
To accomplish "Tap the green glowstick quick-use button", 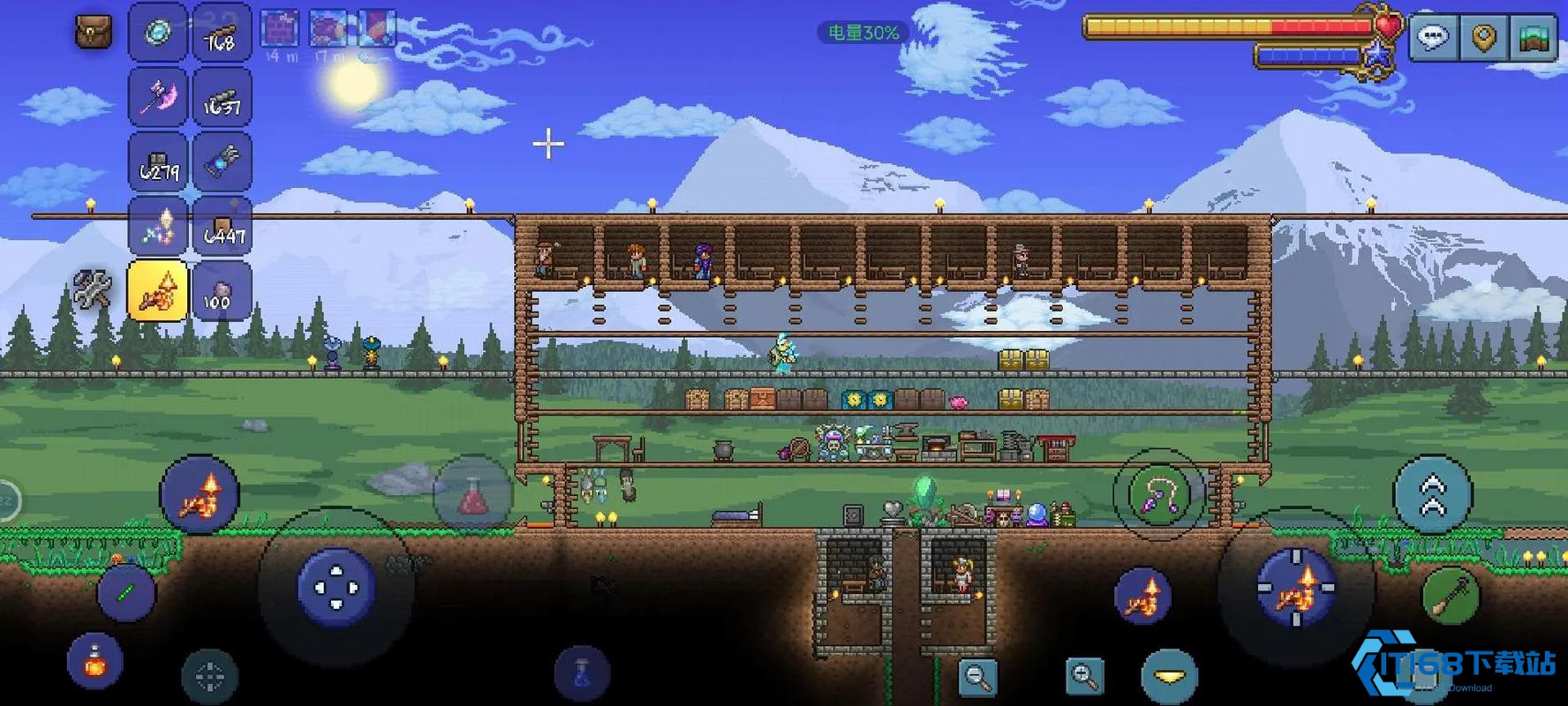I will coord(125,593).
